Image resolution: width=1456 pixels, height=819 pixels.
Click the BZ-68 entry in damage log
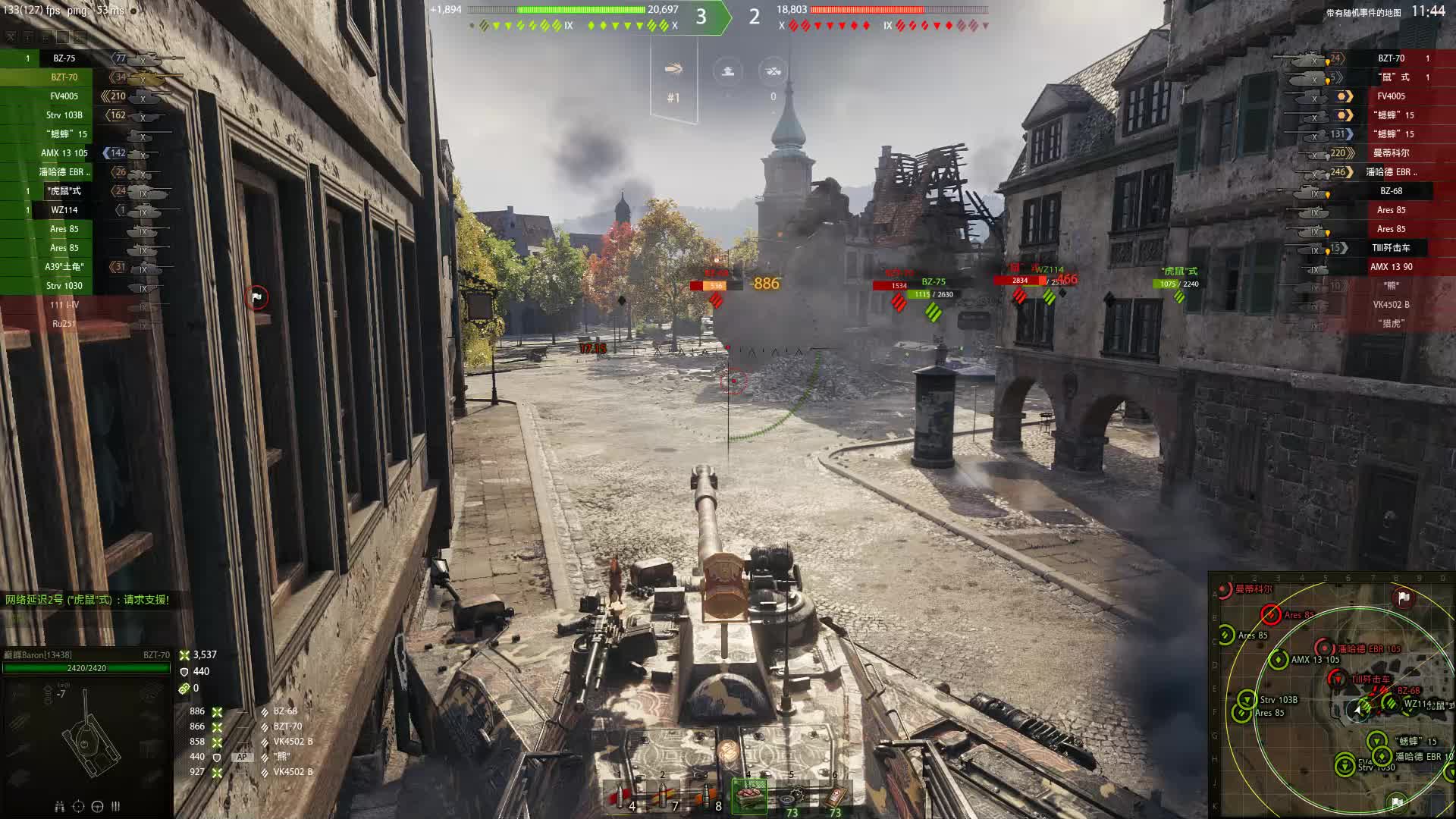point(285,711)
